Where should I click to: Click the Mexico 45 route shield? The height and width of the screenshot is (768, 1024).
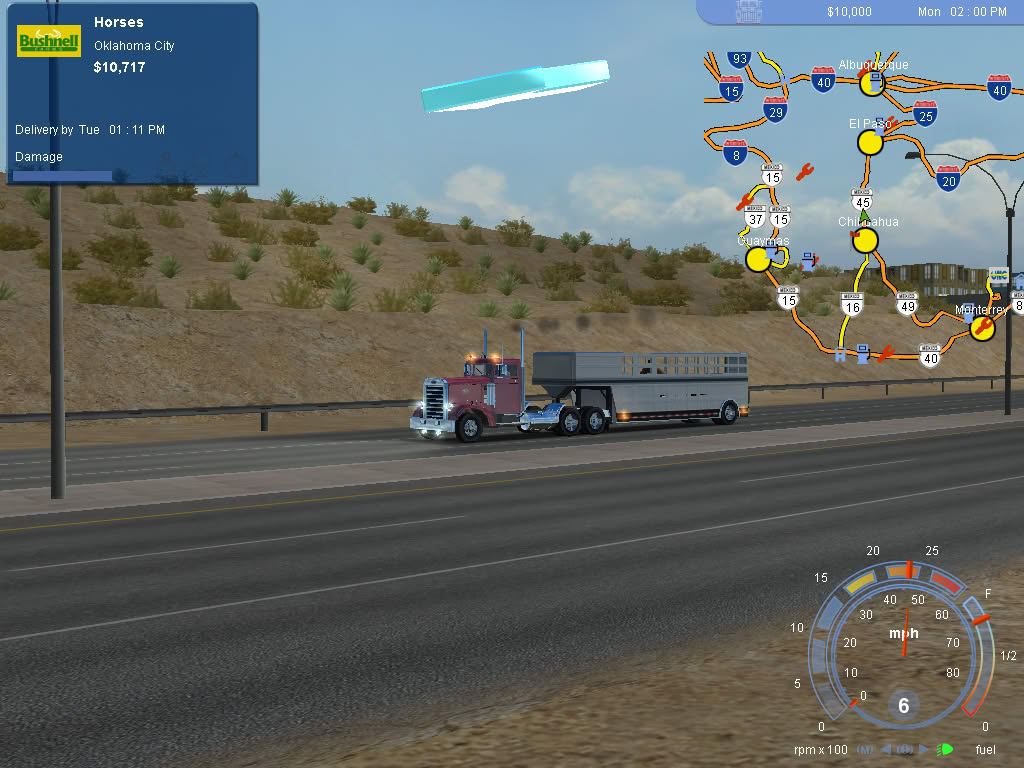(x=863, y=199)
